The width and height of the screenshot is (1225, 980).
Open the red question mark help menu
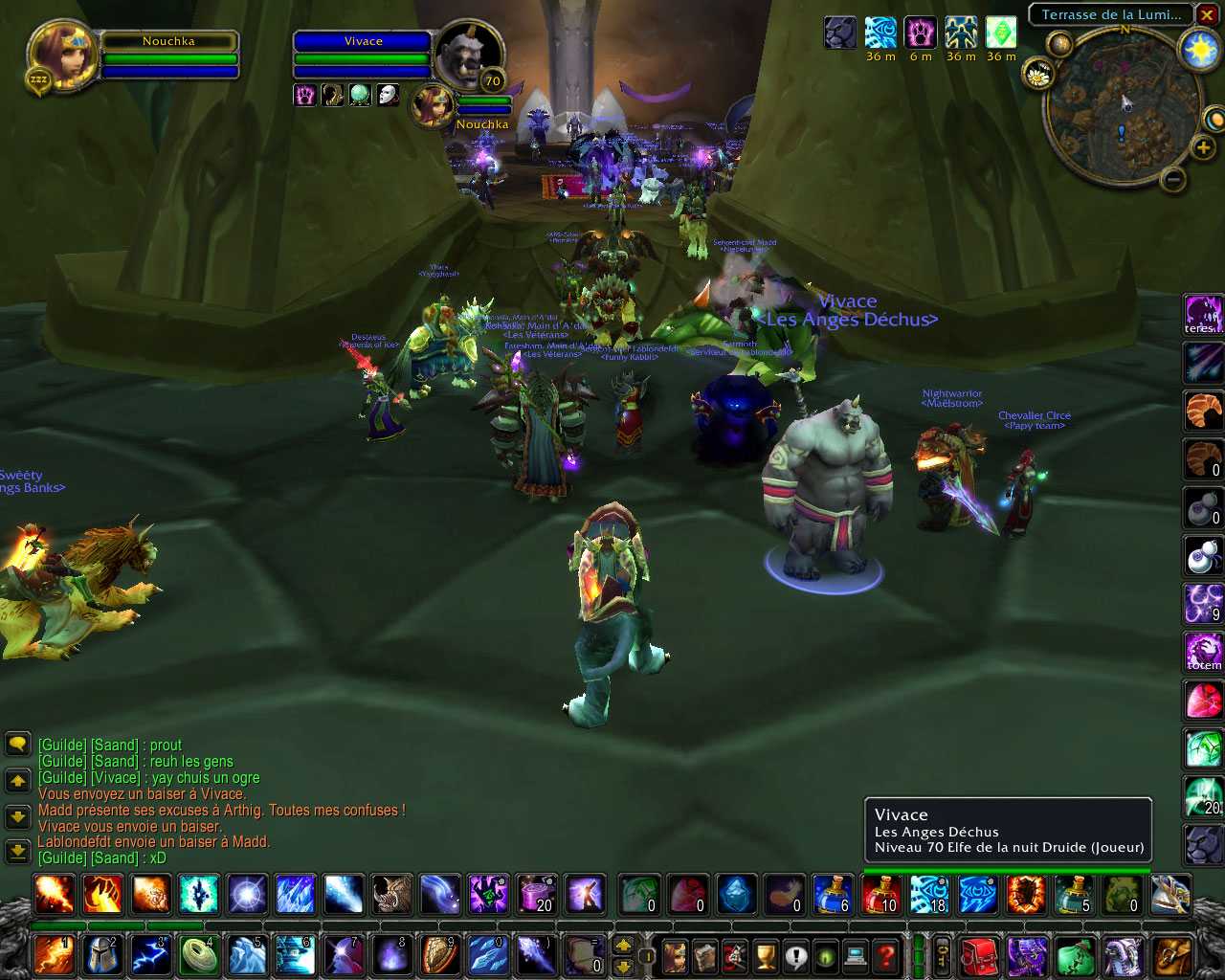[886, 955]
